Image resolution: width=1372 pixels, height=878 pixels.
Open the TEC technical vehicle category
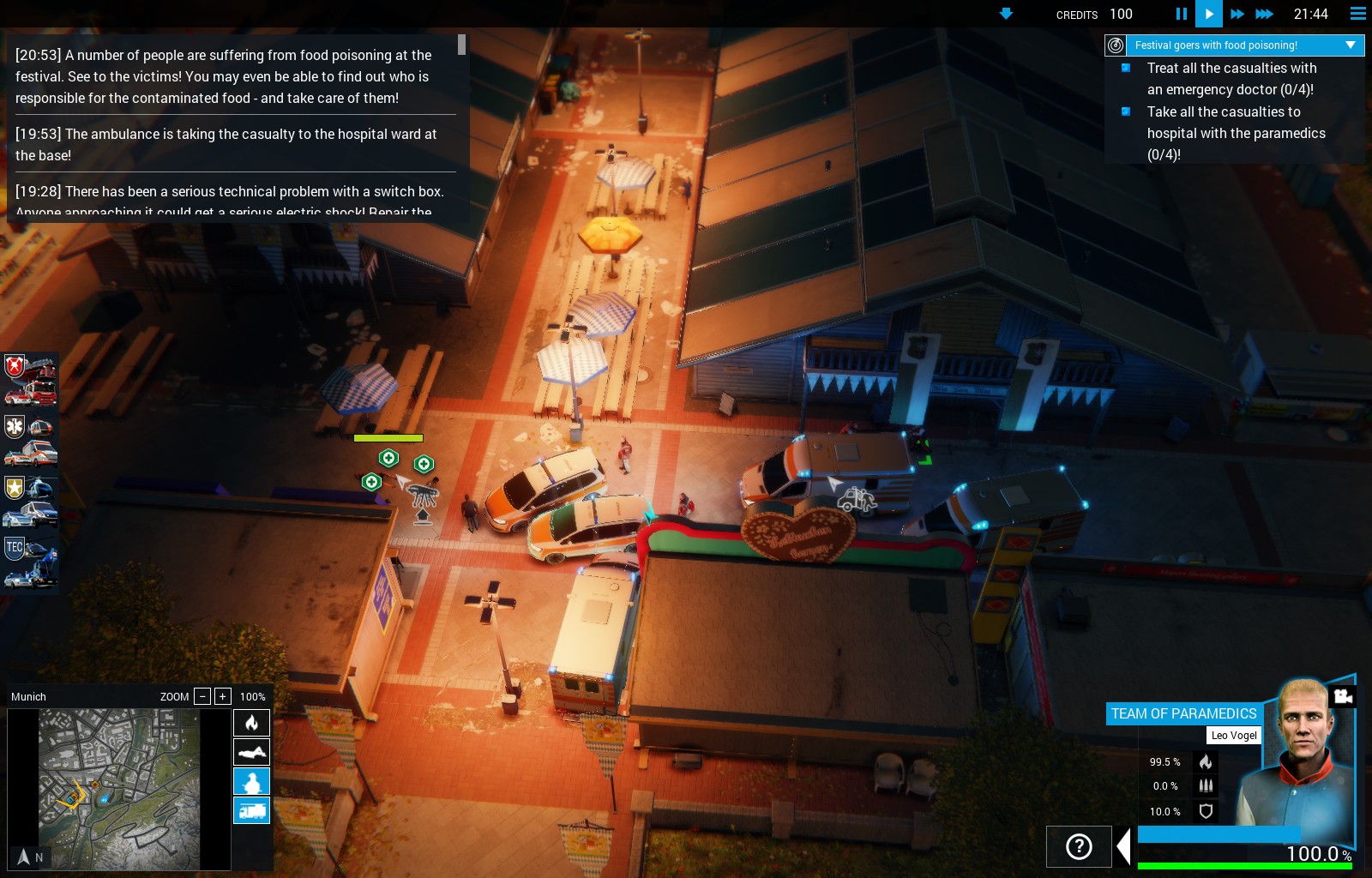pos(31,562)
